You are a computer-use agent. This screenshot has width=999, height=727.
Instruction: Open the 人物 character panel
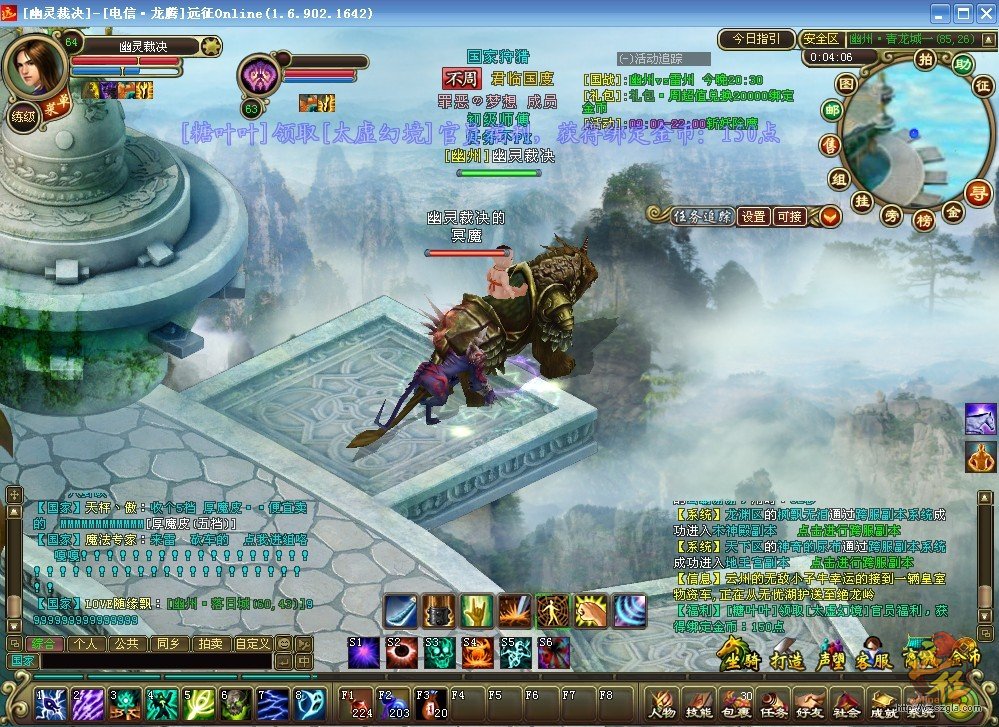(x=661, y=703)
